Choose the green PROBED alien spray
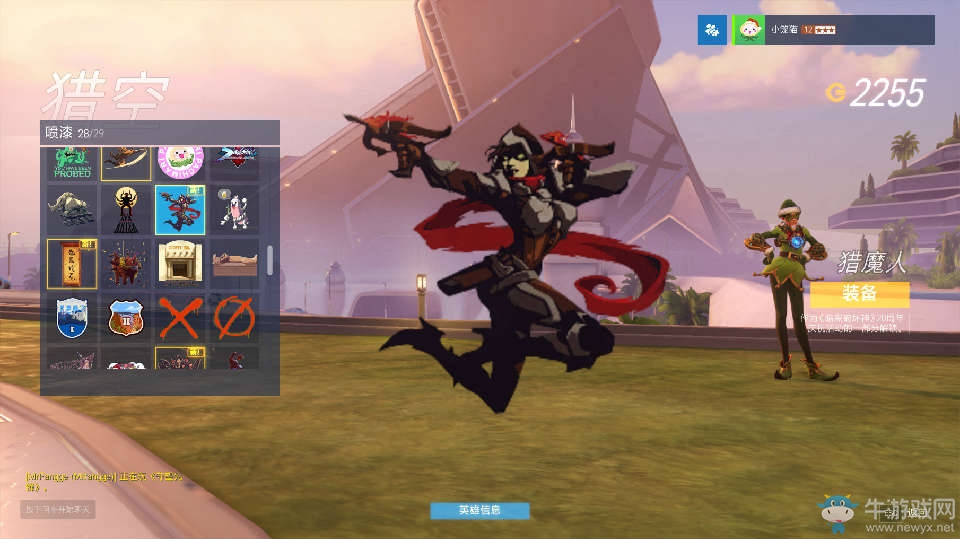960x539 pixels. click(72, 162)
